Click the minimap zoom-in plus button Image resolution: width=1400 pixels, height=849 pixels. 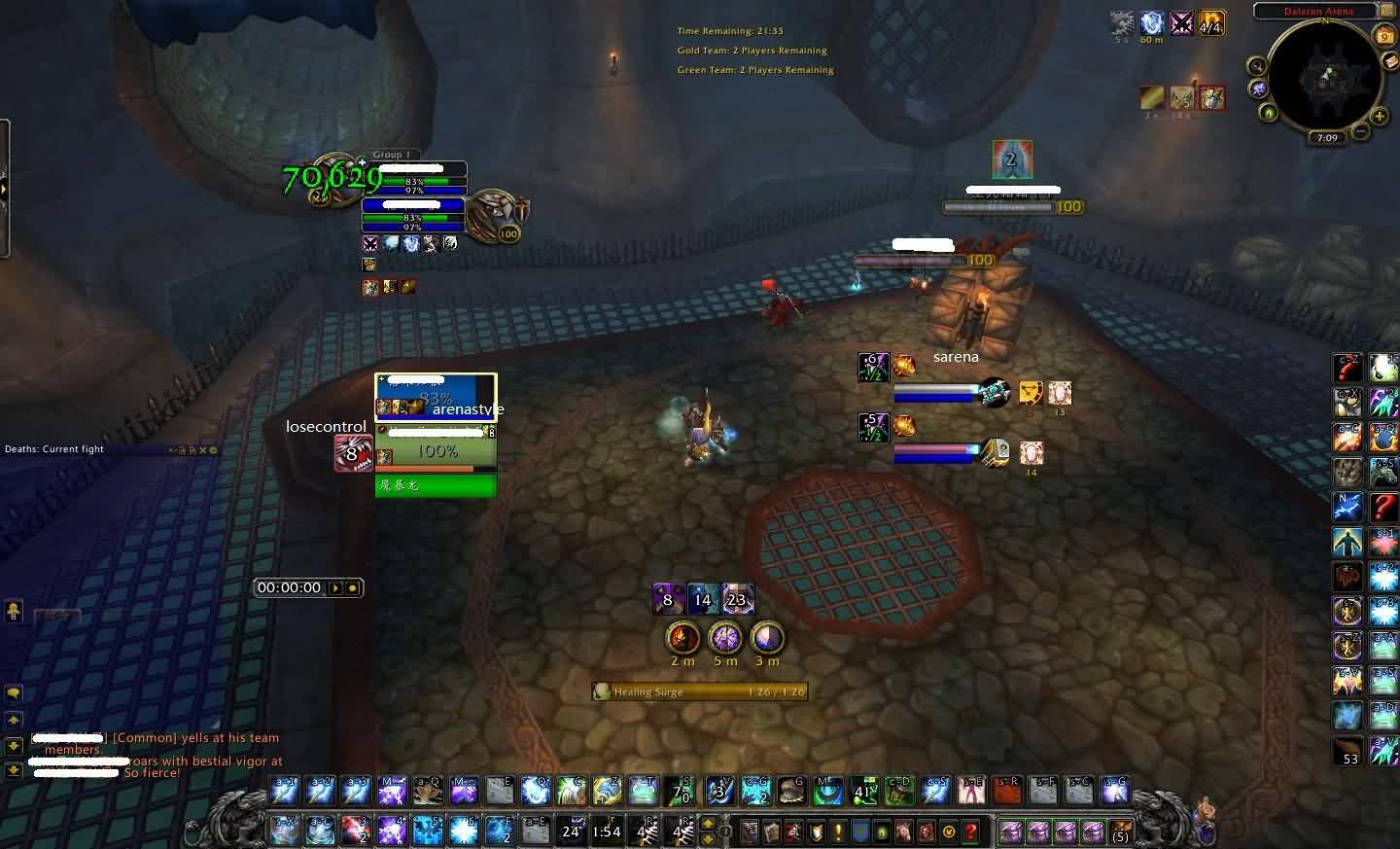tap(1380, 117)
